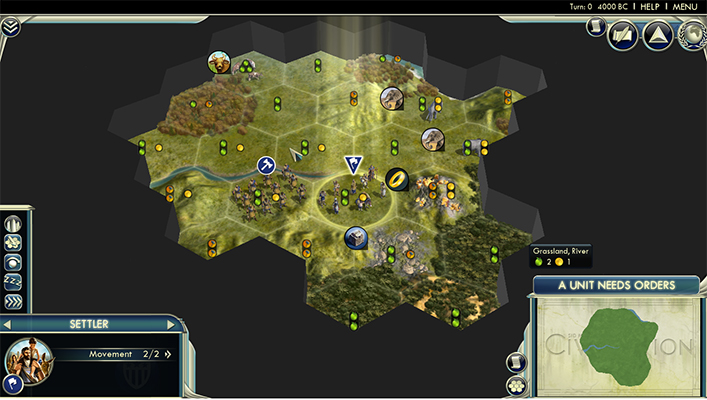Expand the top-left double-chevron panel button
The width and height of the screenshot is (707, 400).
point(10,27)
